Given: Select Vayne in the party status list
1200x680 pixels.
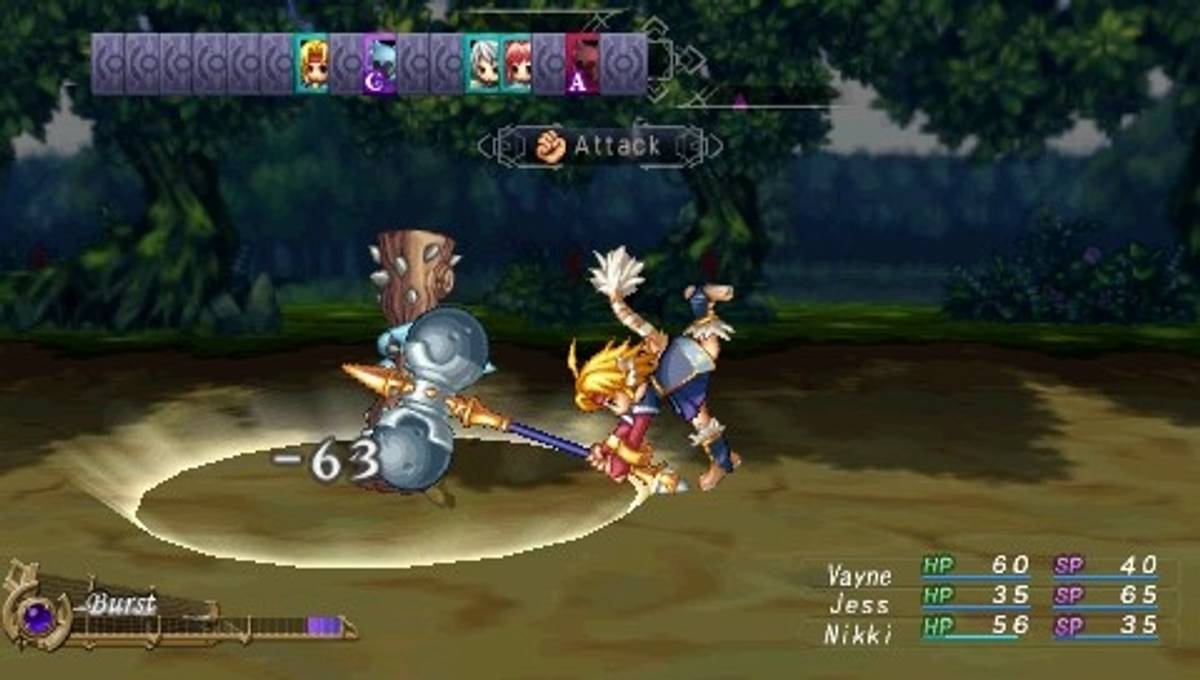Looking at the screenshot, I should pyautogui.click(x=857, y=575).
